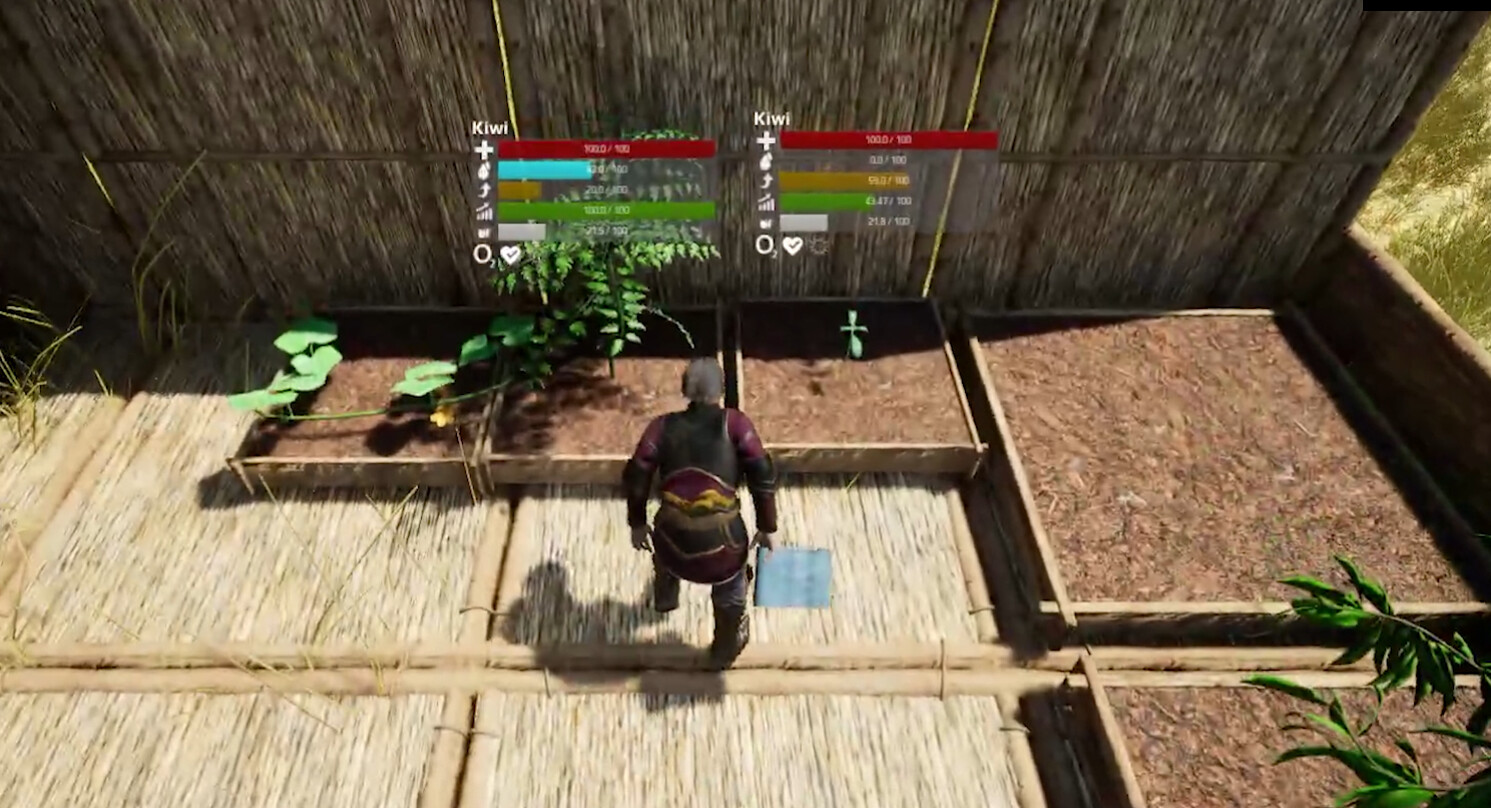
Task: Click the harvest food icon on right panel
Action: tap(766, 222)
